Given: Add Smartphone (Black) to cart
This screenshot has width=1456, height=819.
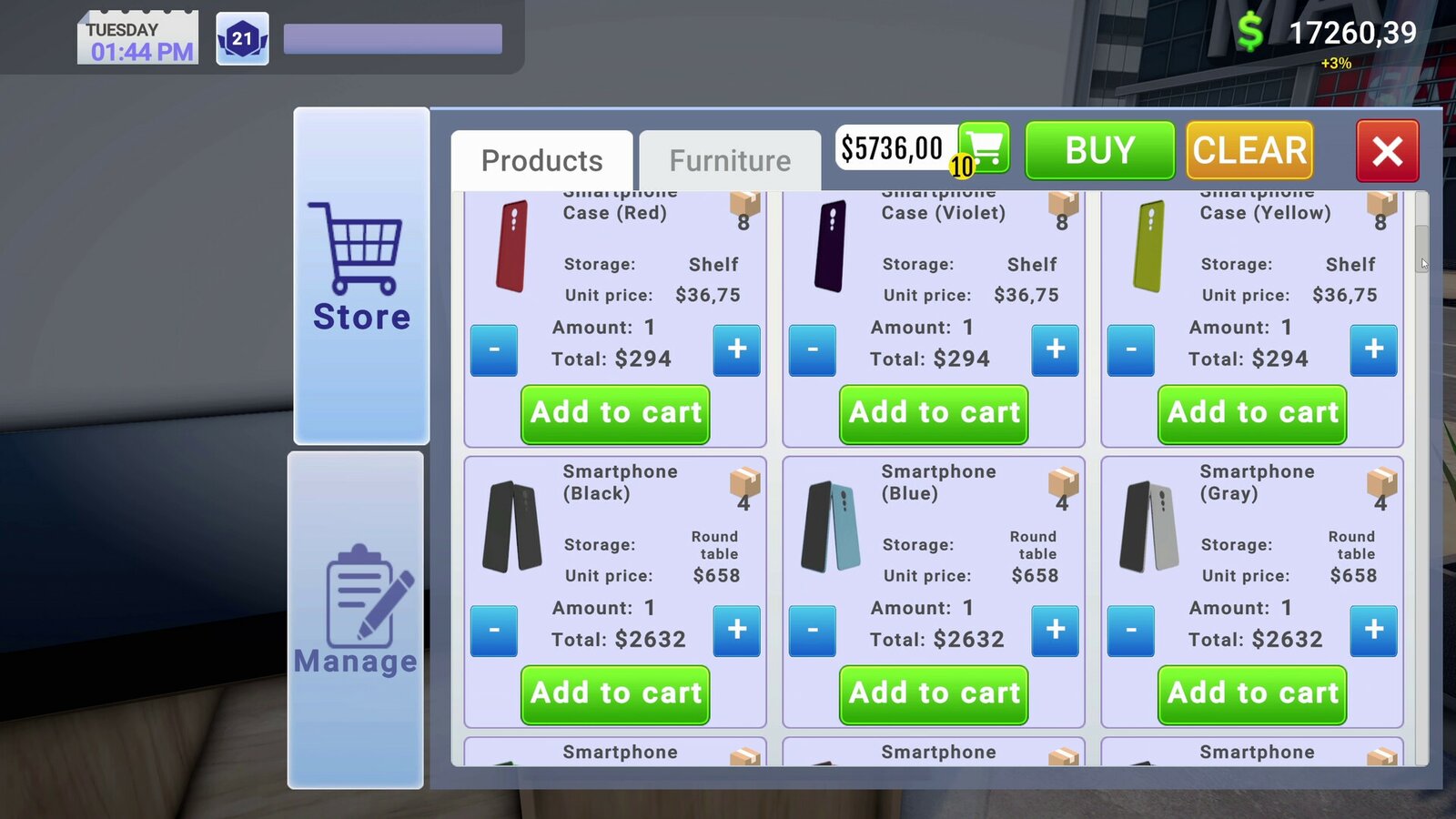Looking at the screenshot, I should pos(614,694).
